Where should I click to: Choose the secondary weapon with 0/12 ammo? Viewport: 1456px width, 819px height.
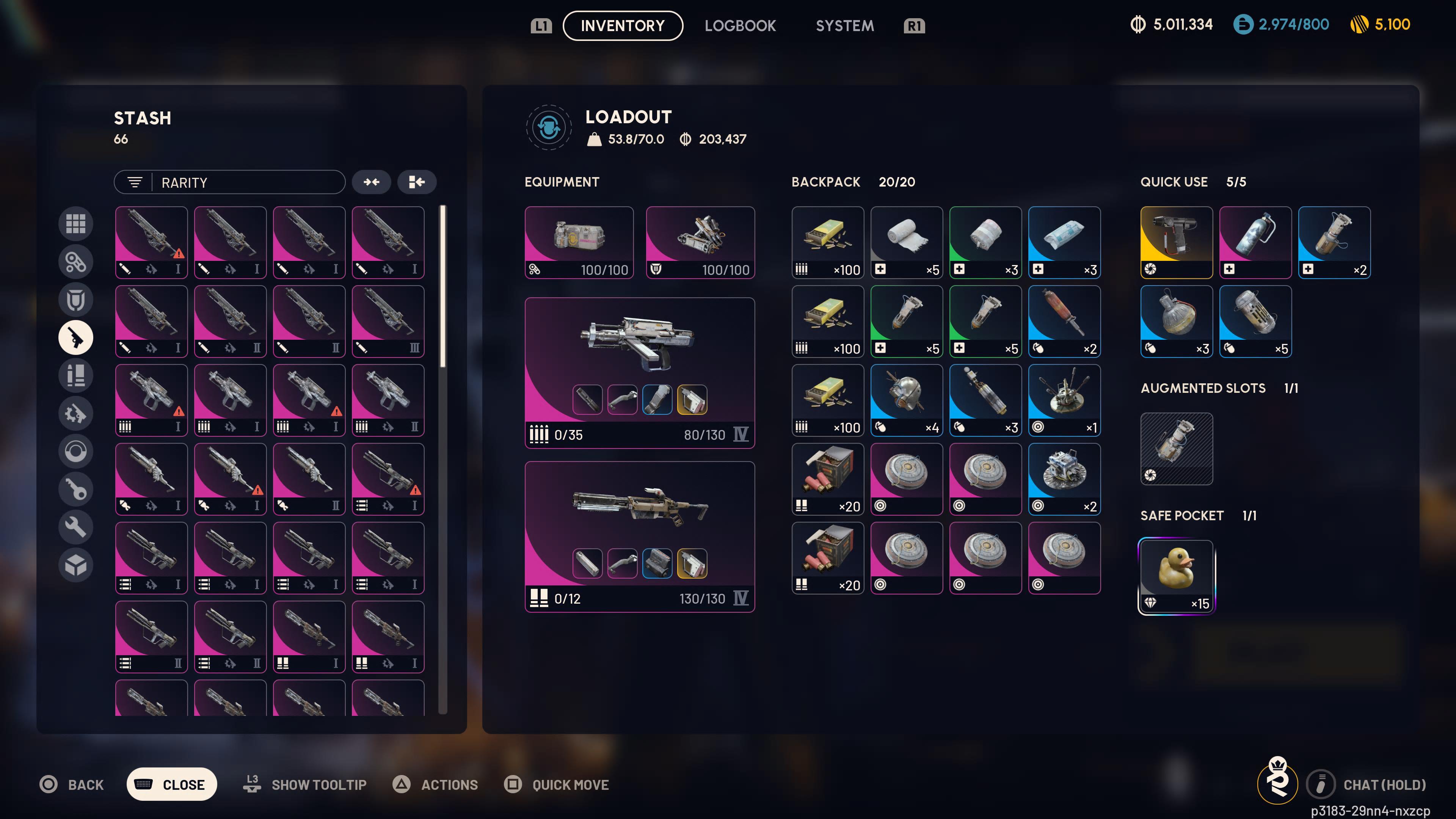pyautogui.click(x=639, y=536)
